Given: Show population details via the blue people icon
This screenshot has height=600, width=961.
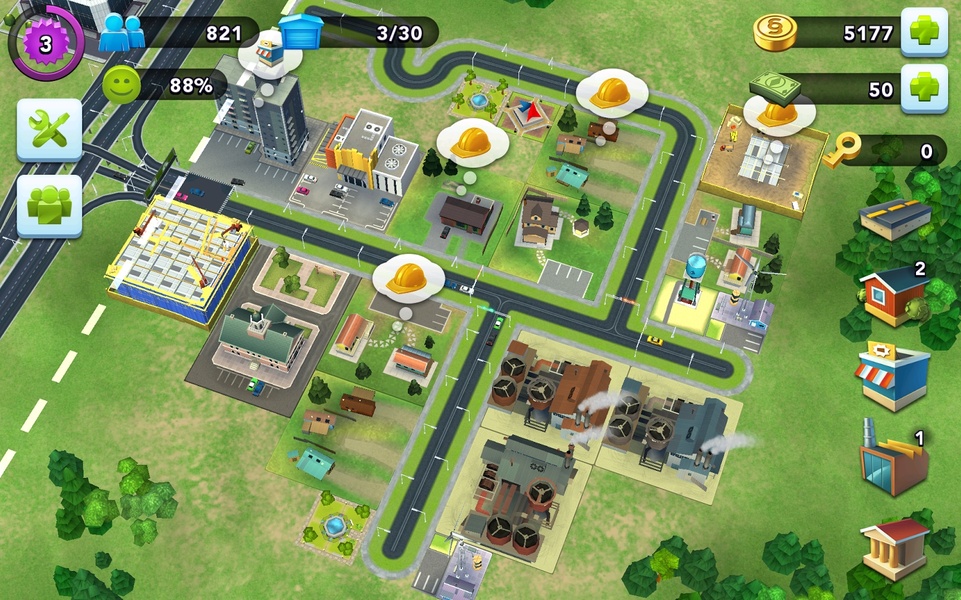Looking at the screenshot, I should [122, 32].
